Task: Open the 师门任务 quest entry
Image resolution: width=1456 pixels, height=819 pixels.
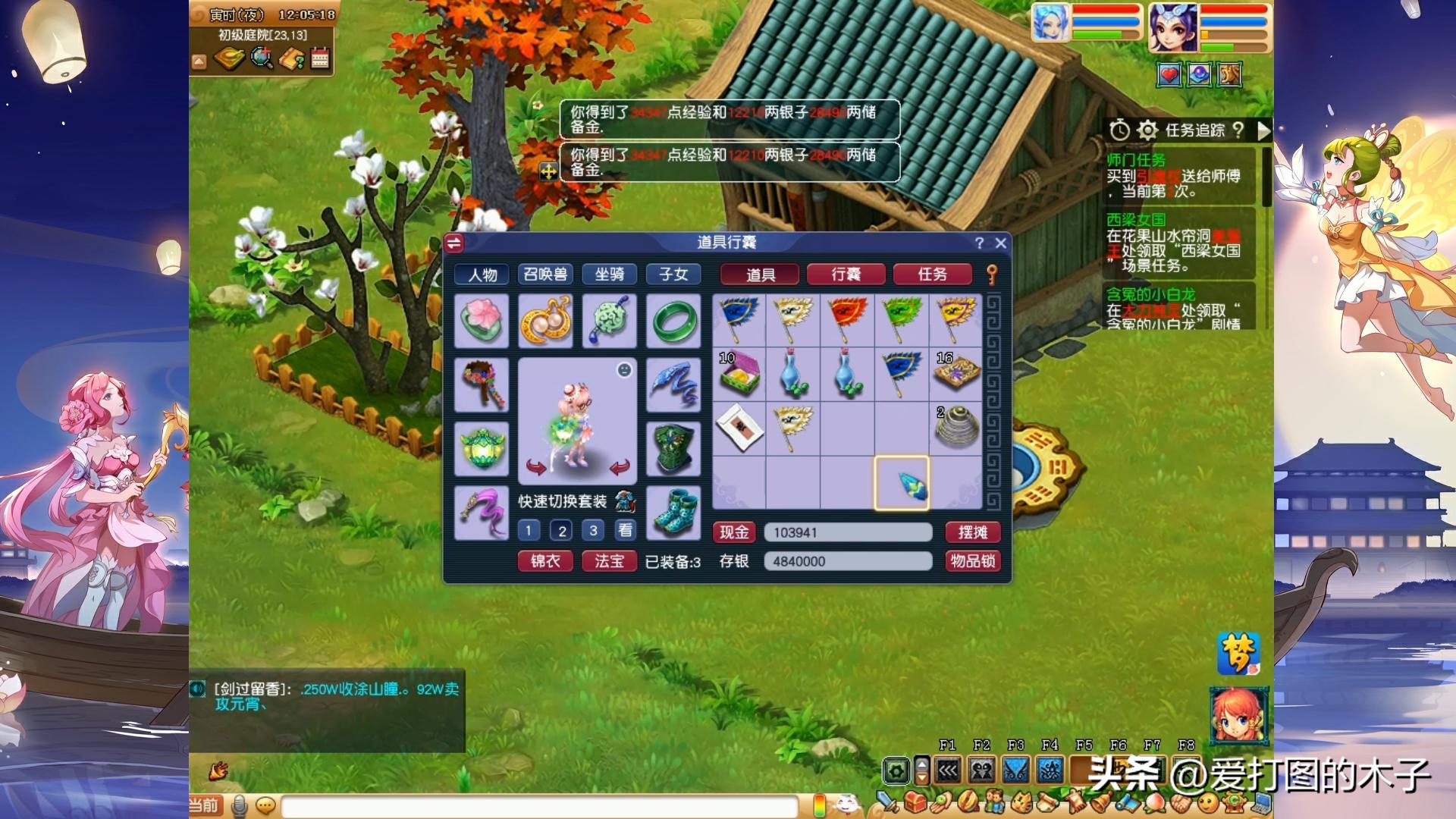Action: click(1135, 160)
